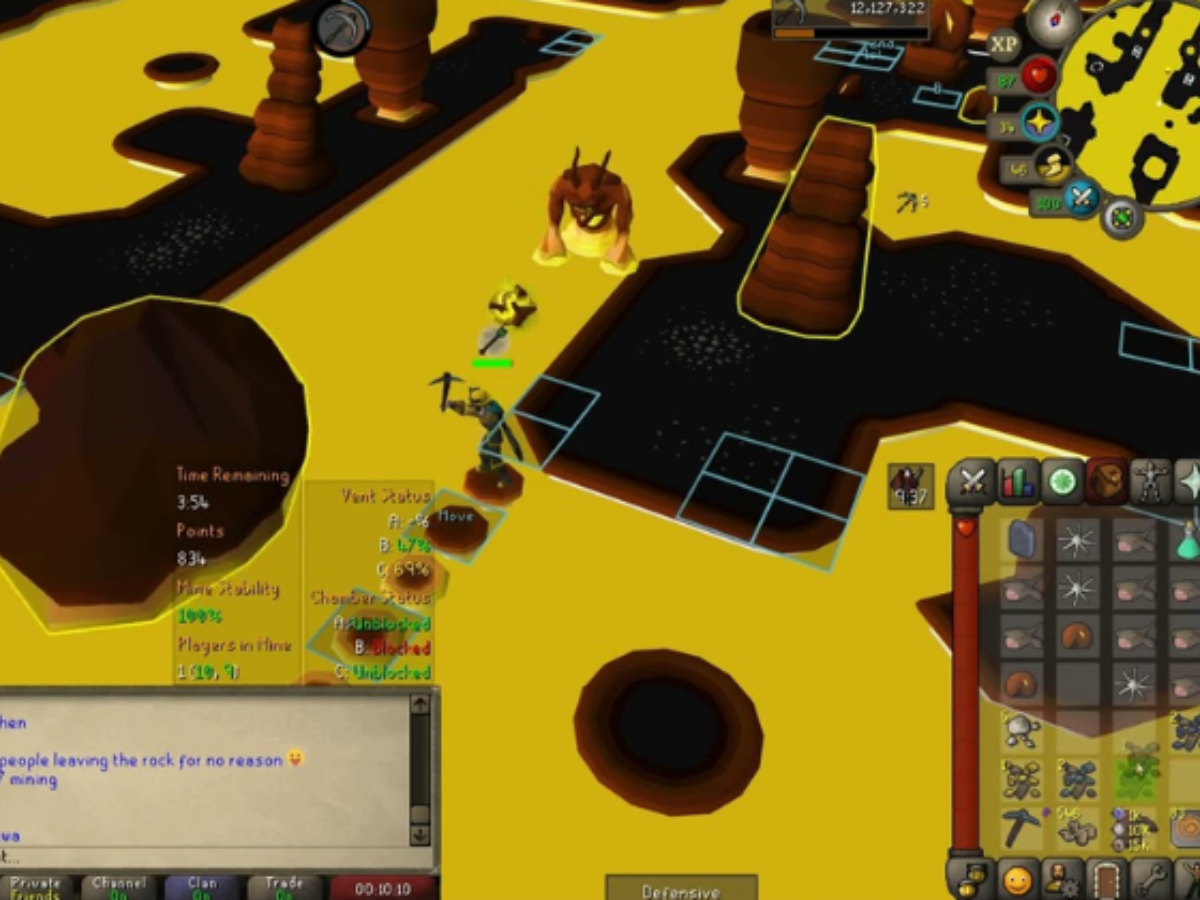Image resolution: width=1200 pixels, height=900 pixels.
Task: Open the Emotes smiley face tab
Action: pos(1017,880)
